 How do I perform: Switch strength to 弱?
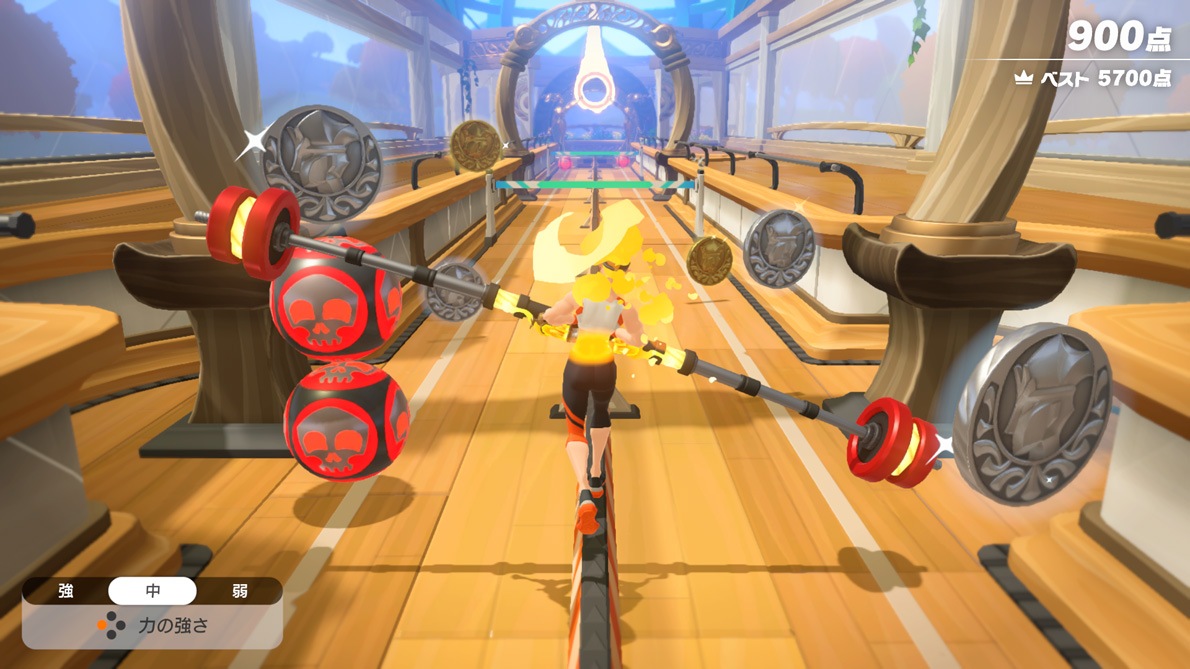tap(238, 591)
